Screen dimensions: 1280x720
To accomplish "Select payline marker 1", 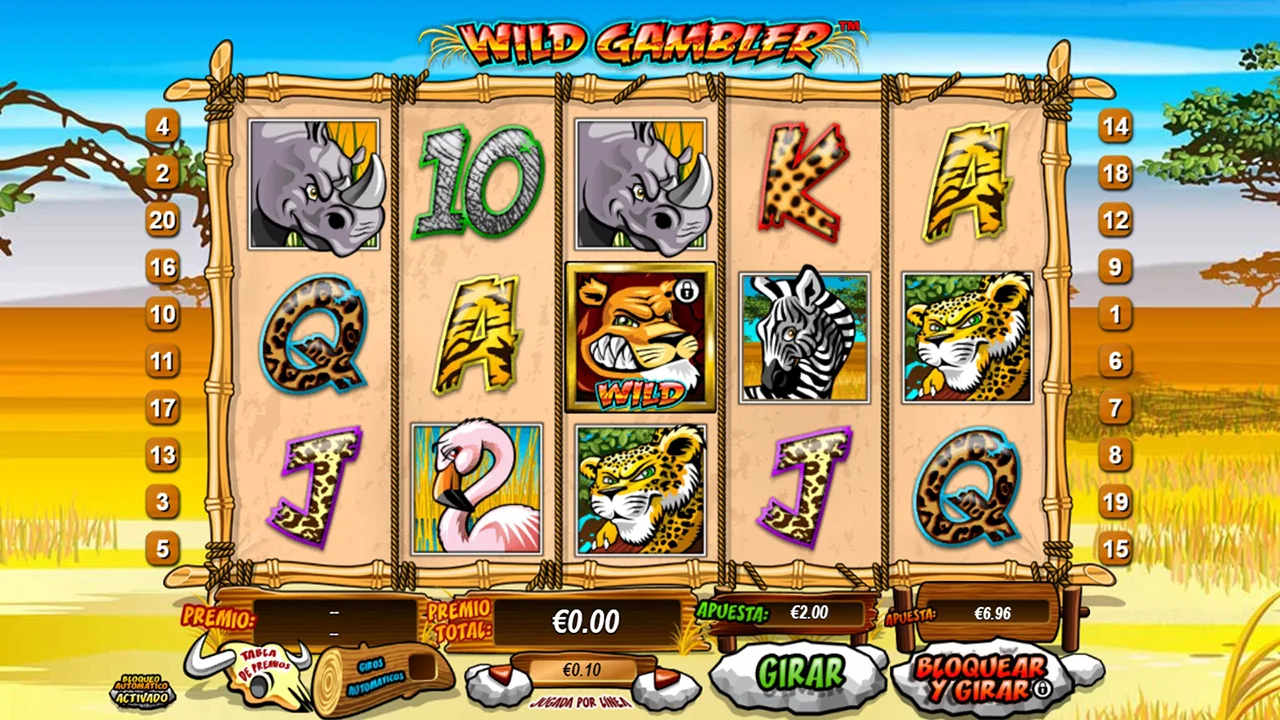I will coord(1115,314).
